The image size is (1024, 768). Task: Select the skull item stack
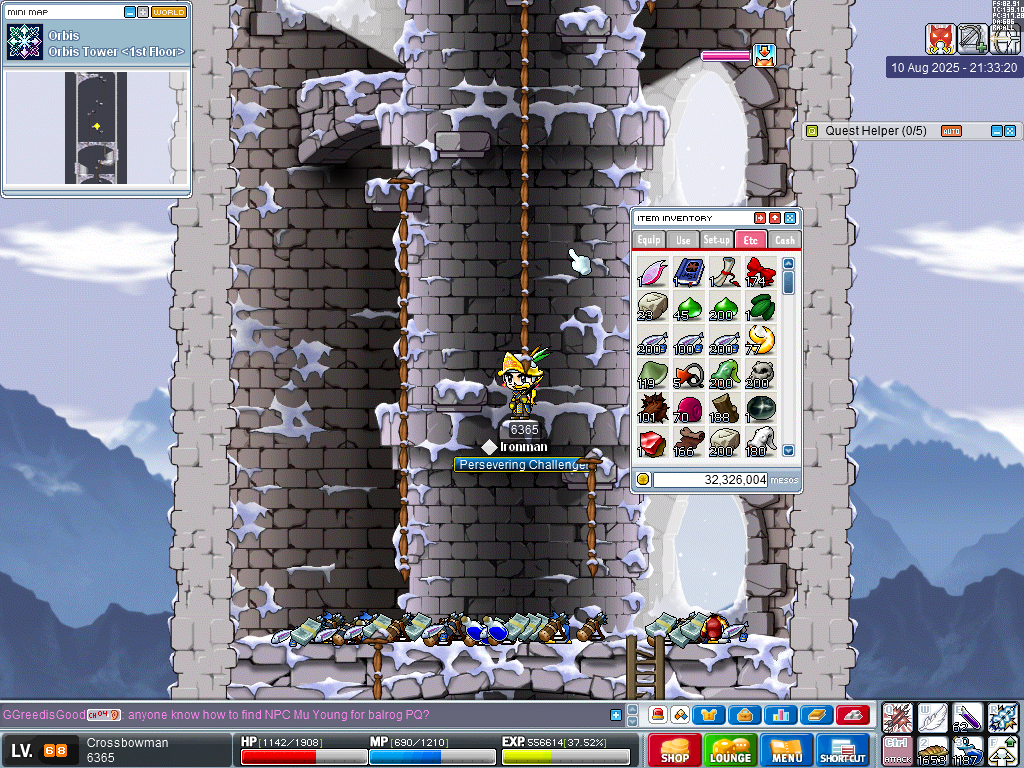761,374
